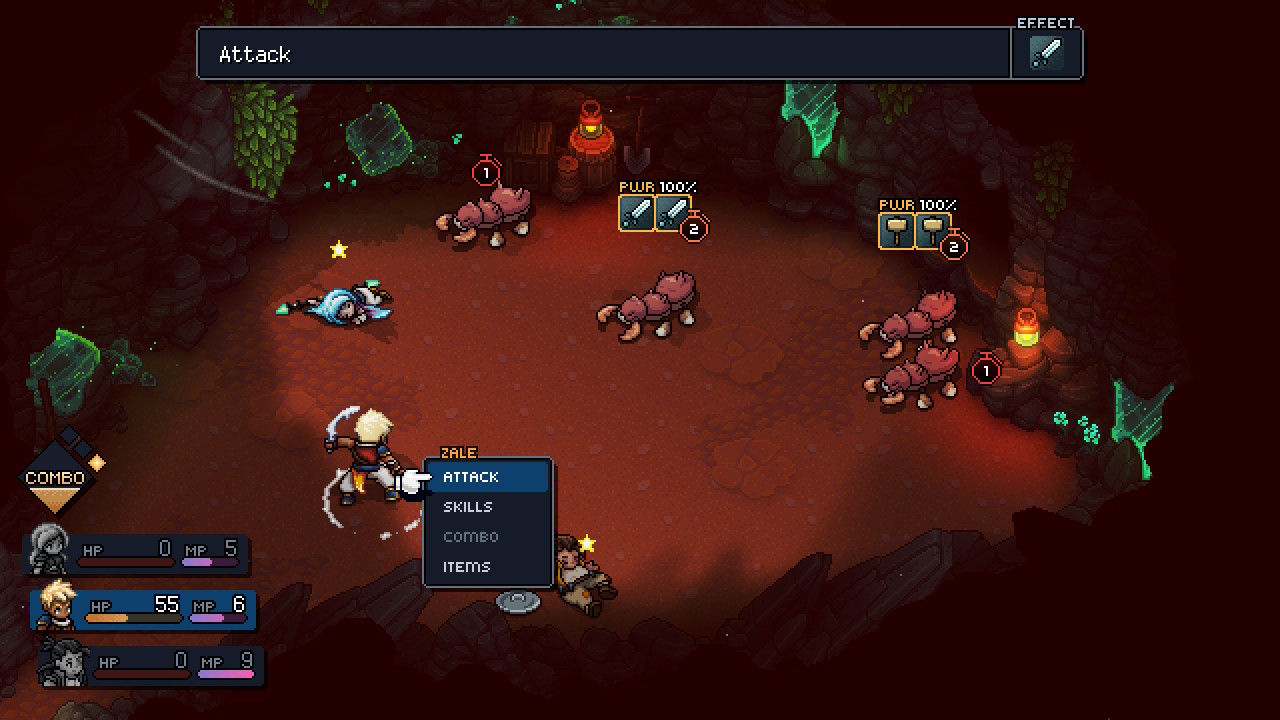Click the Combo gauge diamond
The width and height of the screenshot is (1280, 720).
tap(56, 477)
